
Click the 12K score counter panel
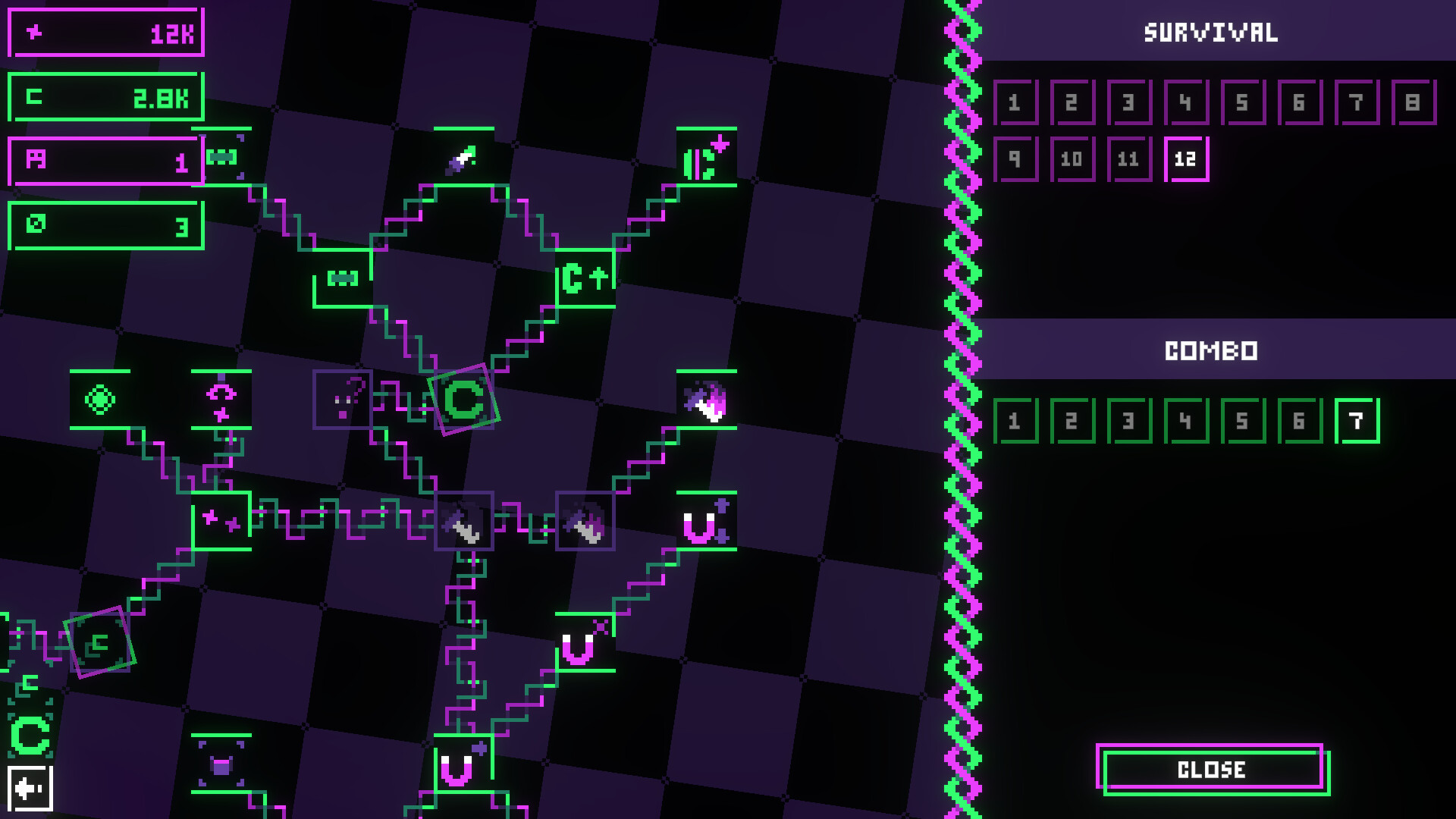coord(105,33)
